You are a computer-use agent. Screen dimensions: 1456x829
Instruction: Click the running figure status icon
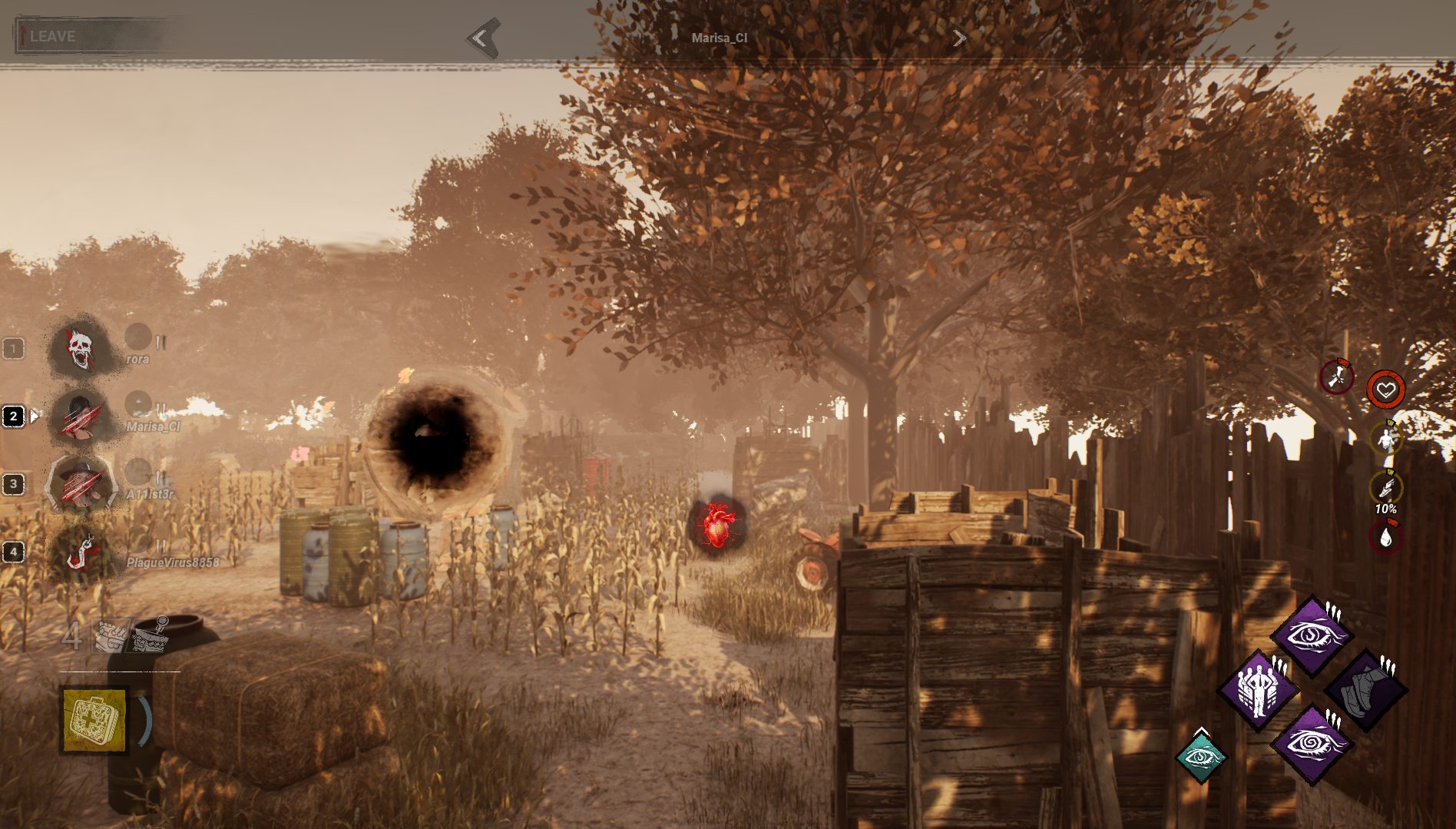pos(1385,439)
